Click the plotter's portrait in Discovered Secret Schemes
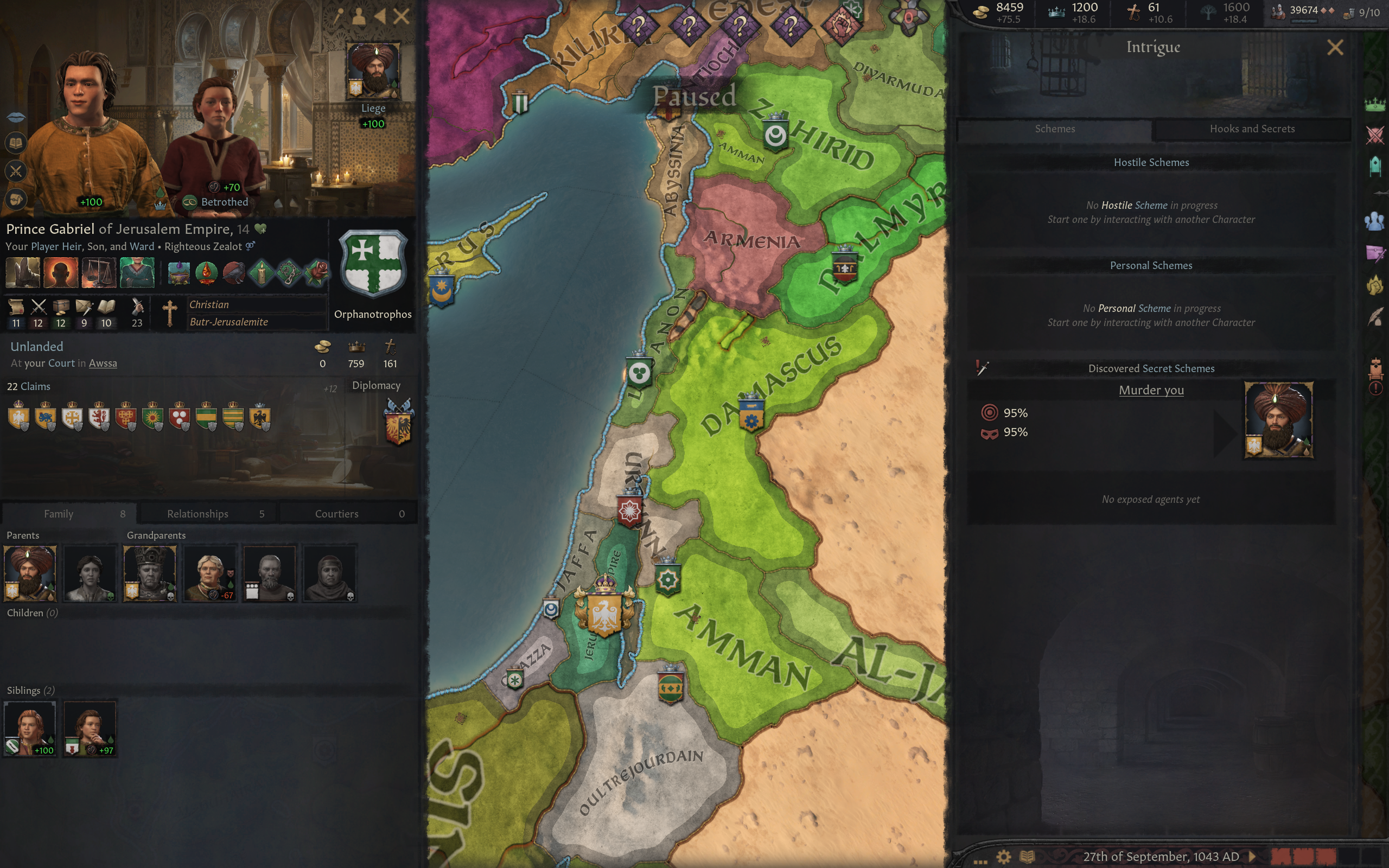This screenshot has height=868, width=1389. click(x=1278, y=420)
